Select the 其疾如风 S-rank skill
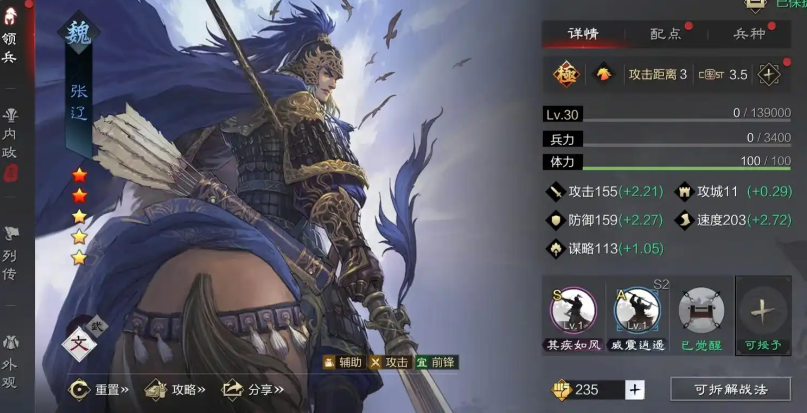Image resolution: width=807 pixels, height=413 pixels. coord(573,312)
